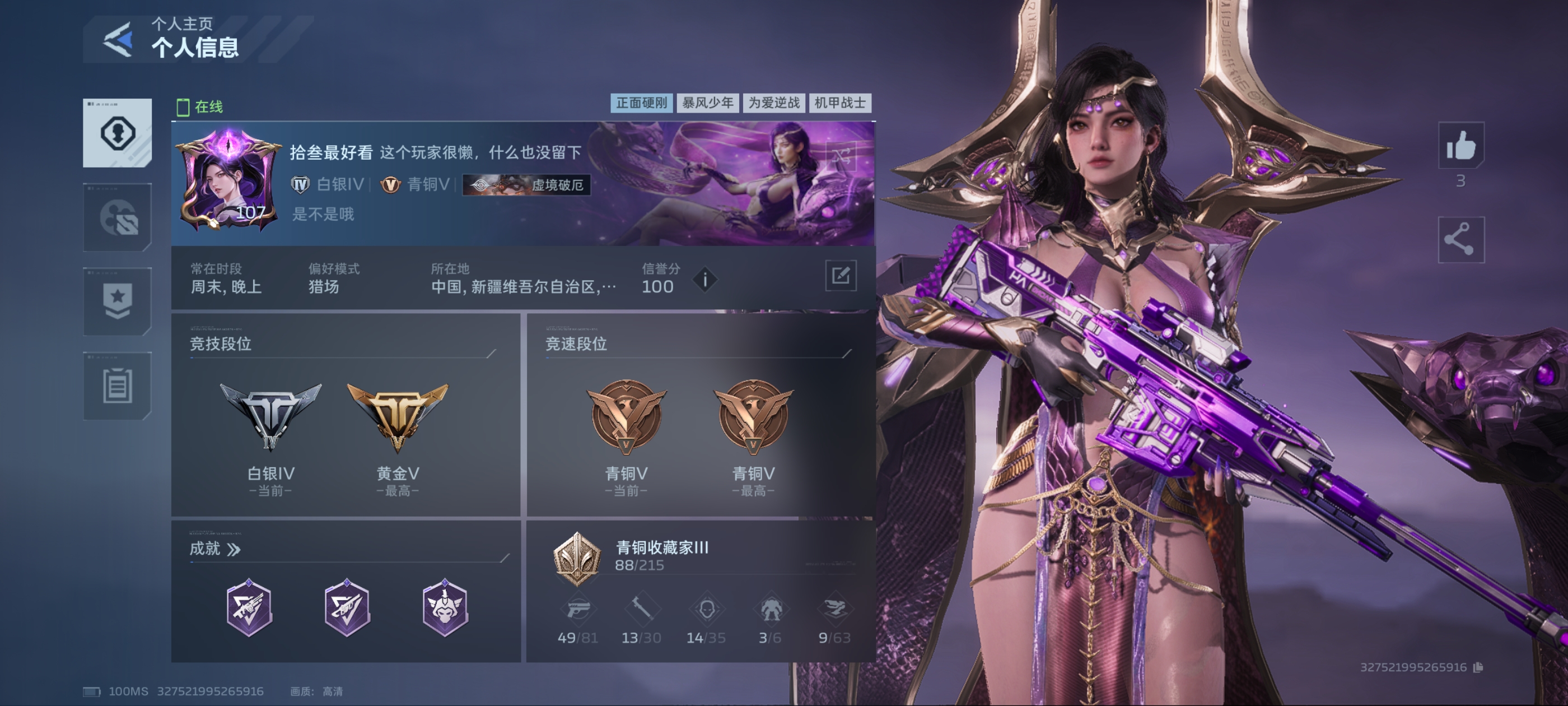Viewport: 1568px width, 706px height.
Task: Shuffle the profile banner background
Action: [841, 156]
